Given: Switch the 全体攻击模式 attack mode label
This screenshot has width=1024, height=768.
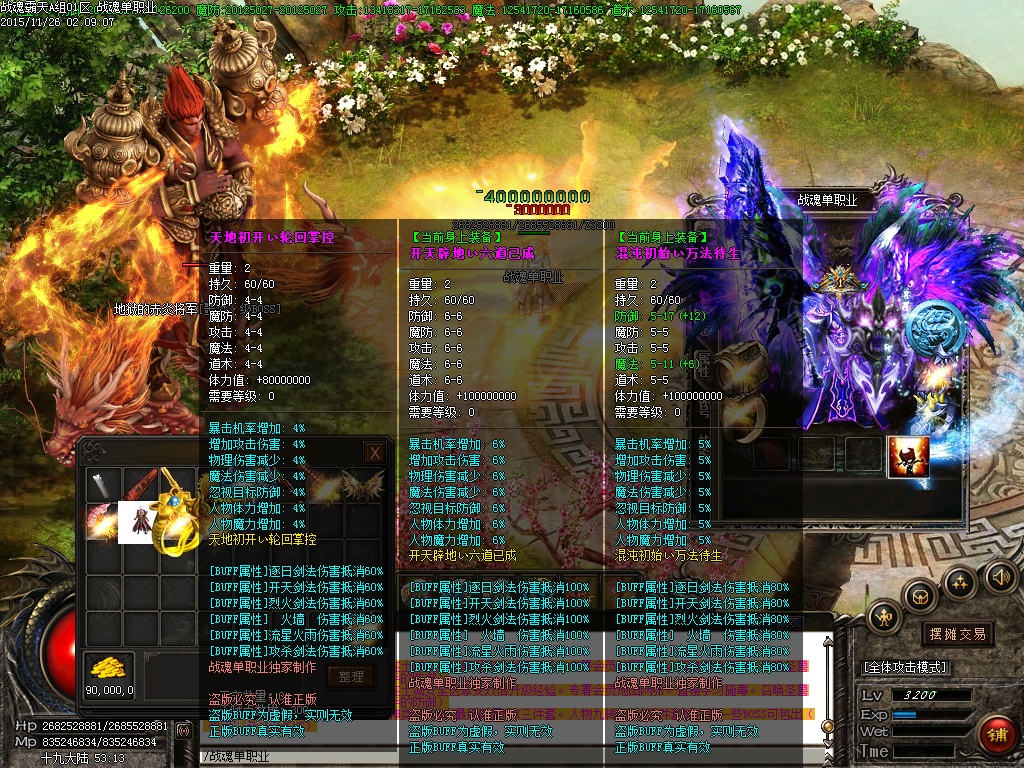Looking at the screenshot, I should click(x=906, y=667).
